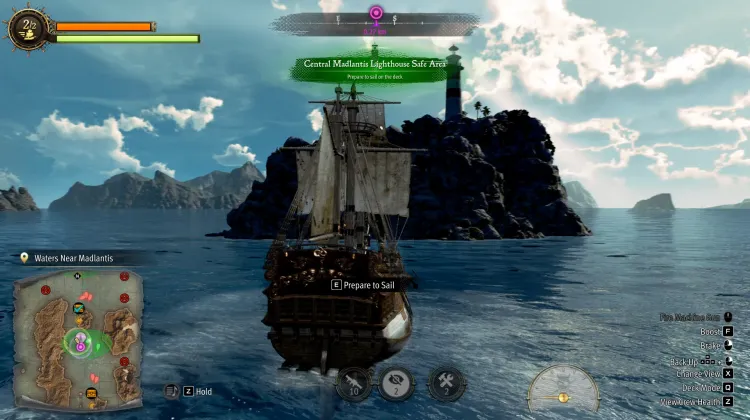Click the lower treasure chest minimap marker
750x420 pixels.
coord(91,393)
